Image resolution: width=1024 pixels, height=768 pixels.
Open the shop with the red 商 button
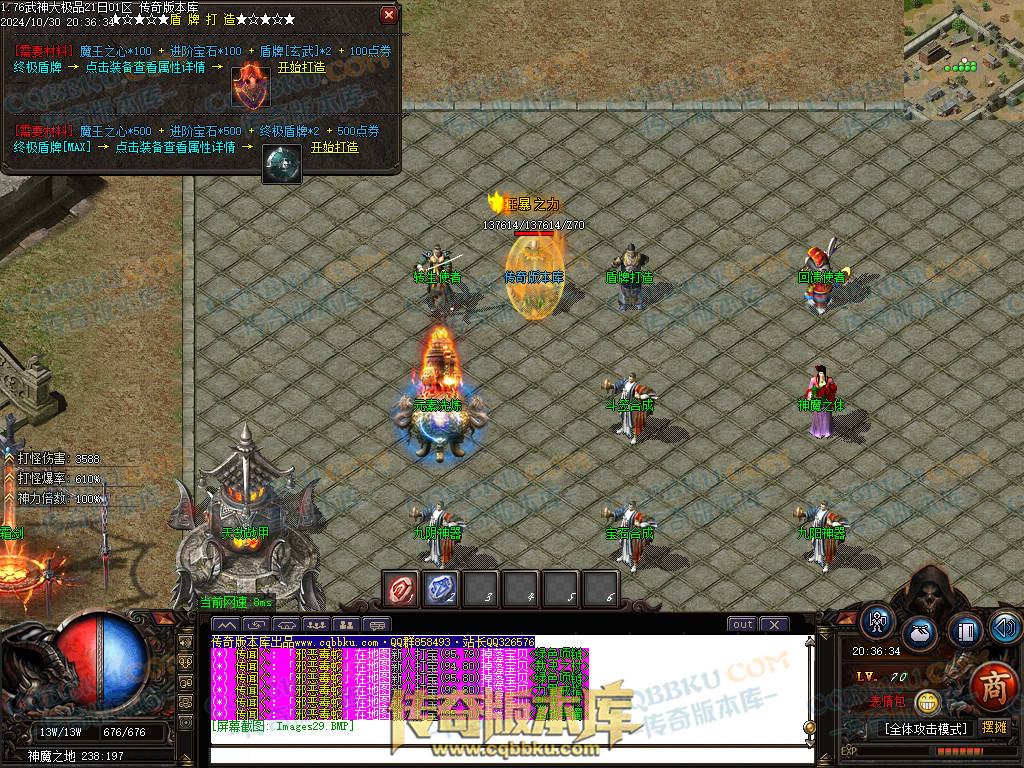(x=994, y=689)
